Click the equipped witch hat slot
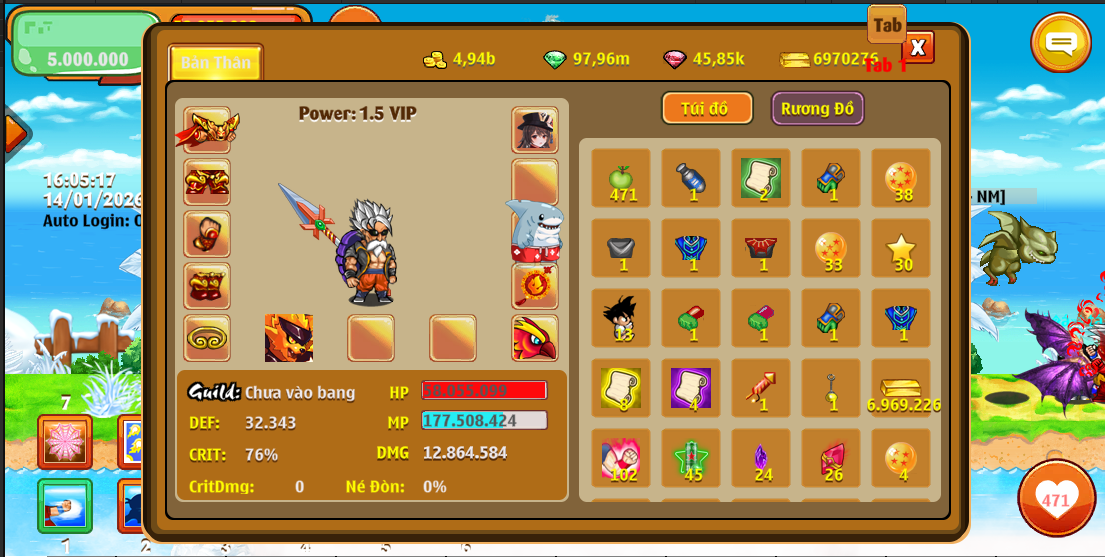Image resolution: width=1105 pixels, height=557 pixels. 535,130
